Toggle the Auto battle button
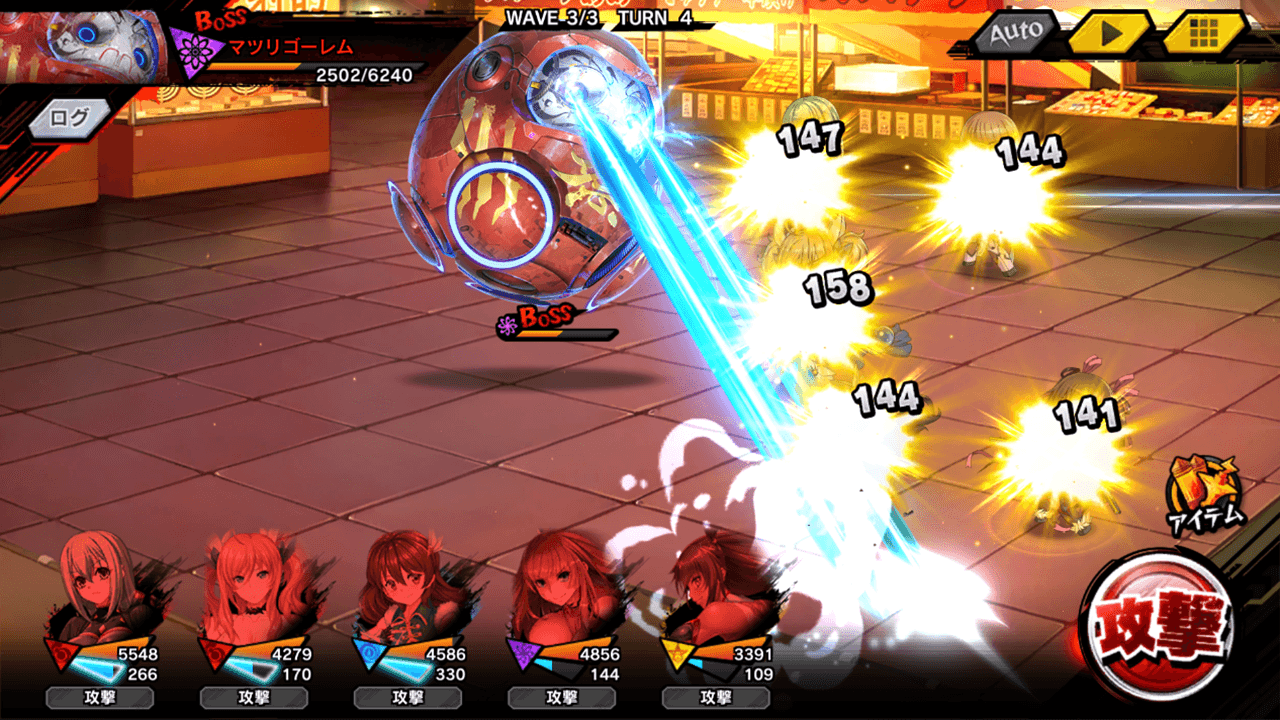Viewport: 1280px width, 720px height. pos(1015,33)
